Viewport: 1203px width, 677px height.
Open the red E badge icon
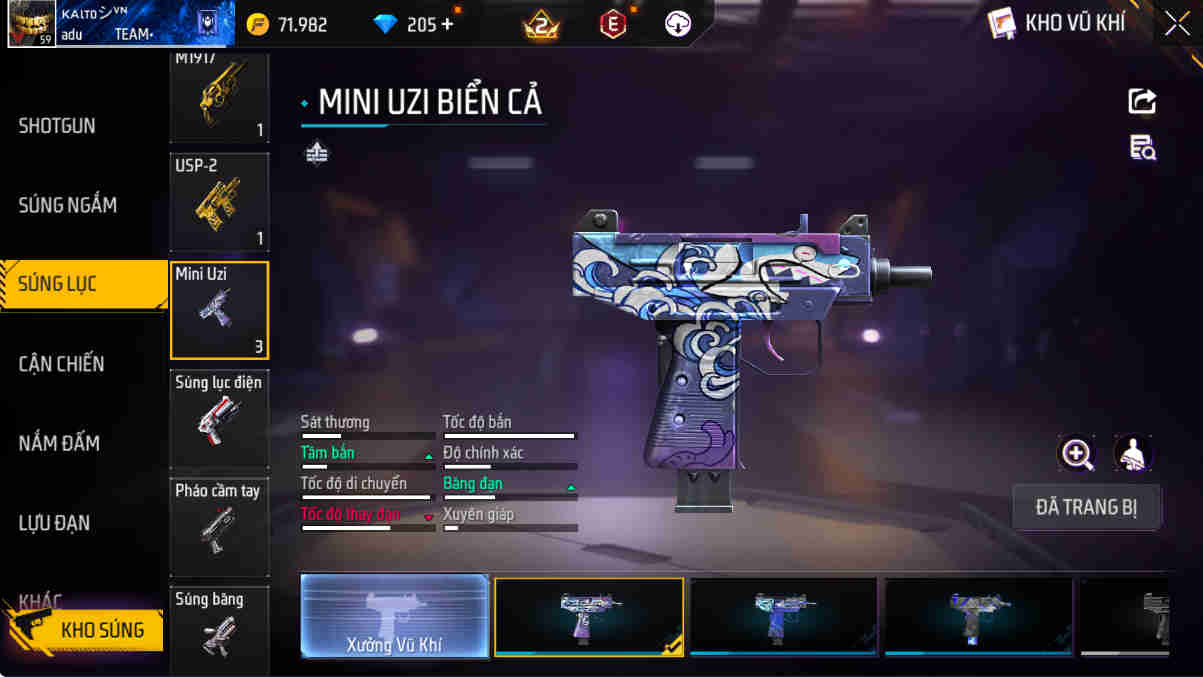click(x=613, y=24)
